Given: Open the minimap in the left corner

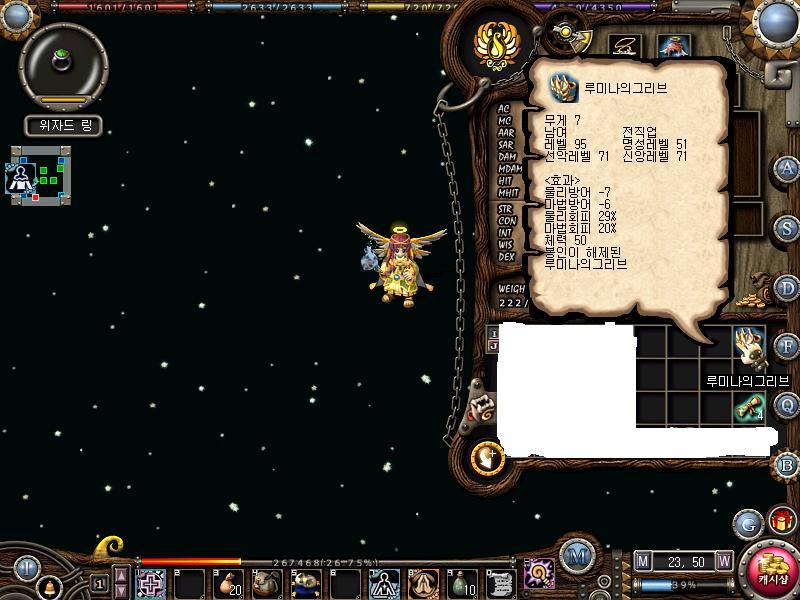Looking at the screenshot, I should pos(42,175).
